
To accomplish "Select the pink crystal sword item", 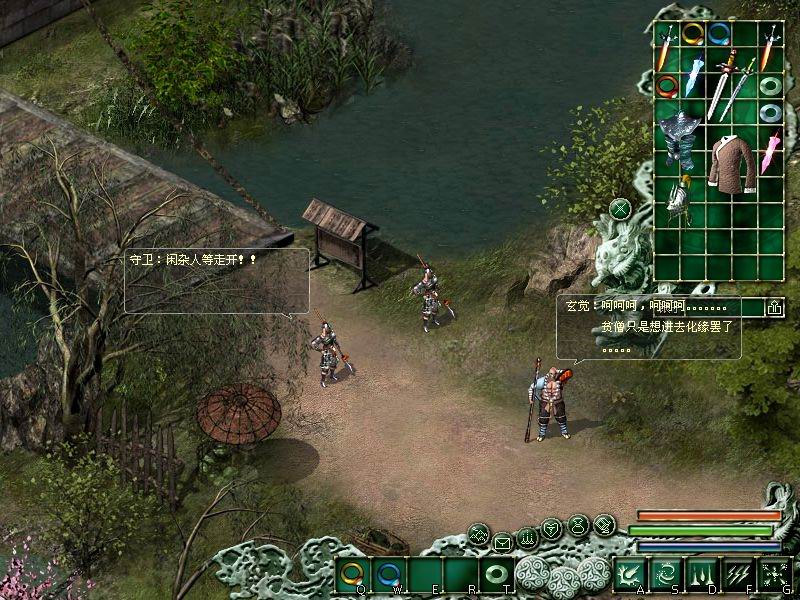I will tap(769, 149).
